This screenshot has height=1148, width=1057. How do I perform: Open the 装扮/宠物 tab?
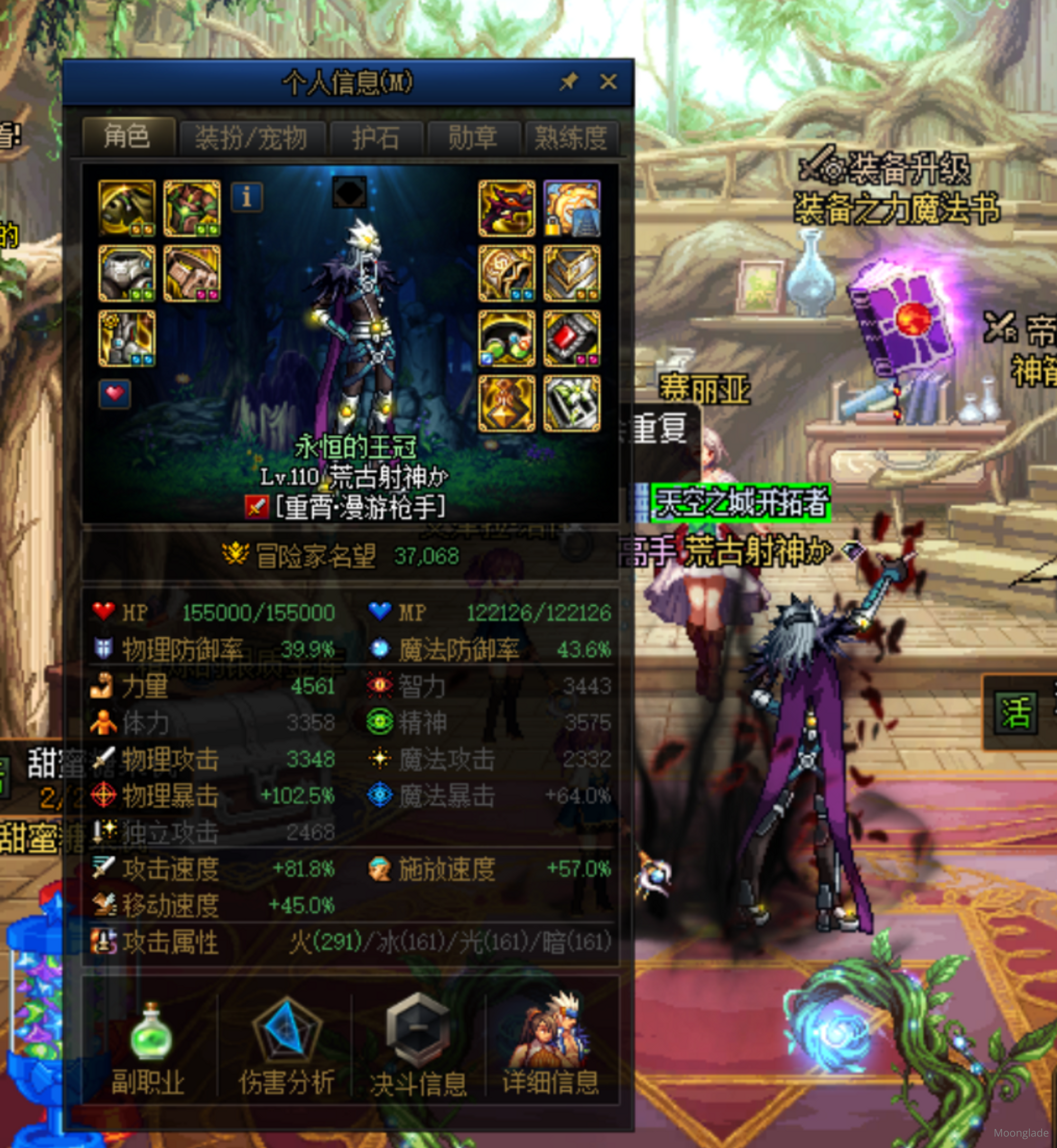point(252,138)
